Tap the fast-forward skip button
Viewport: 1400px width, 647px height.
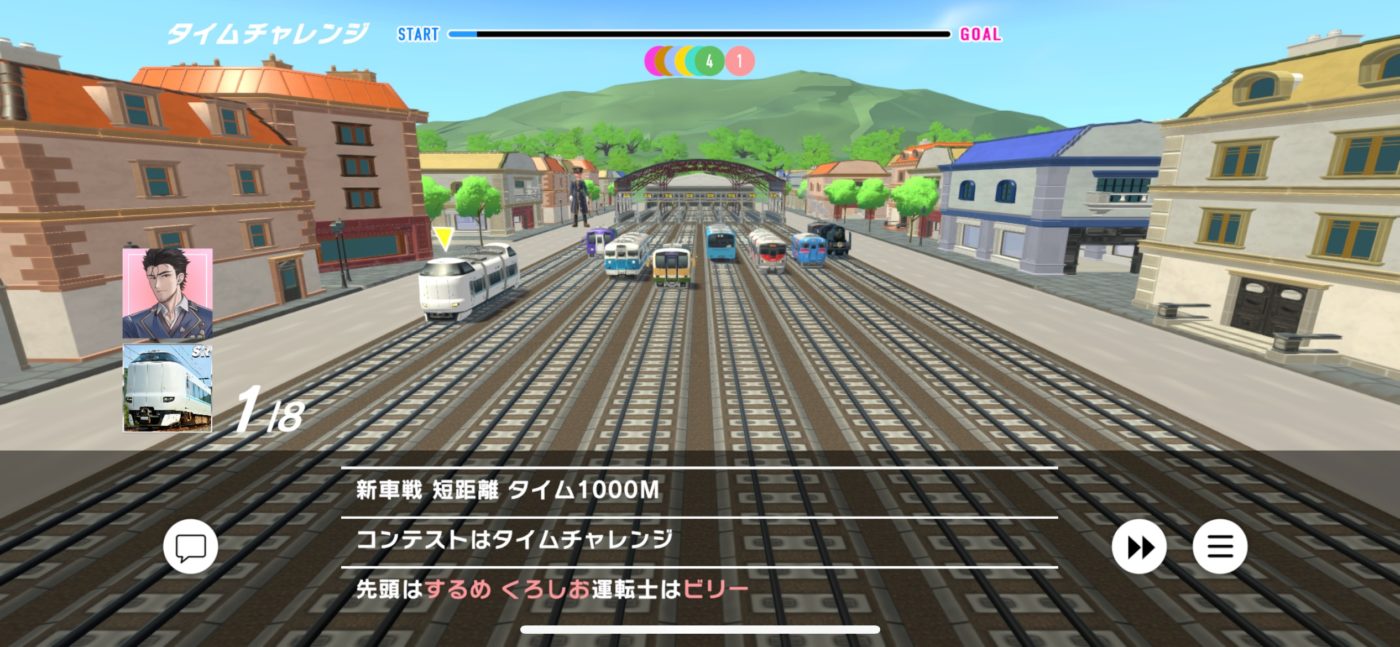(x=1139, y=547)
